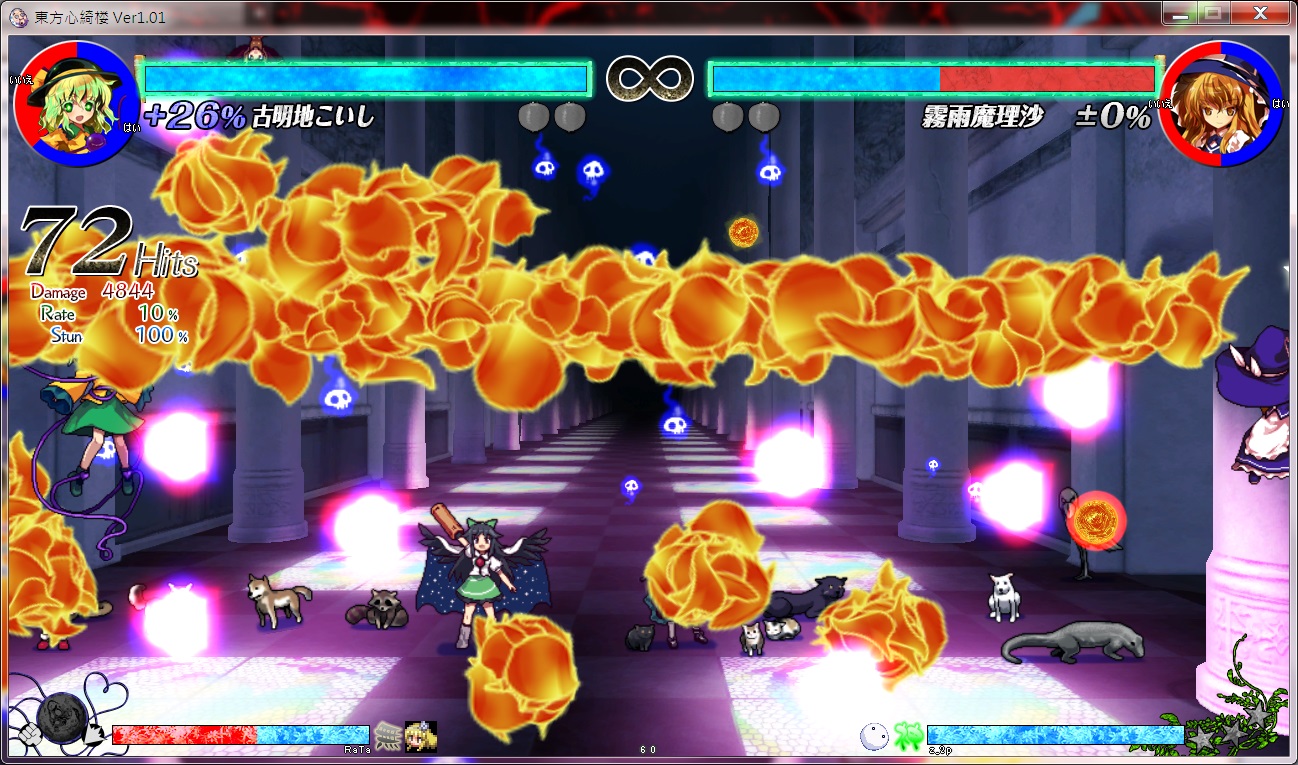Select the white round ghost icon
This screenshot has width=1298, height=765.
(874, 736)
